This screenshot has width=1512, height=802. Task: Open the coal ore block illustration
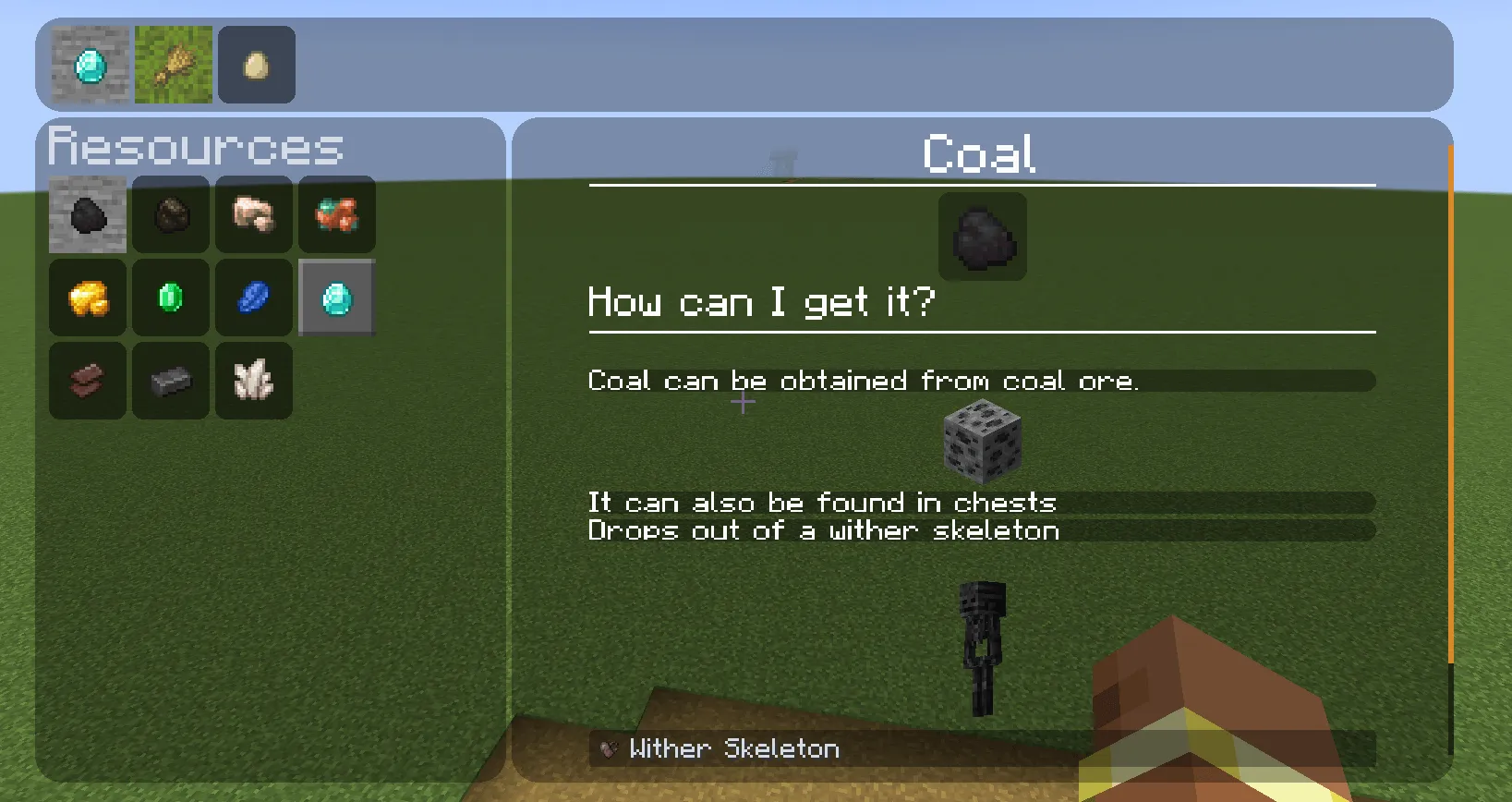tap(982, 442)
